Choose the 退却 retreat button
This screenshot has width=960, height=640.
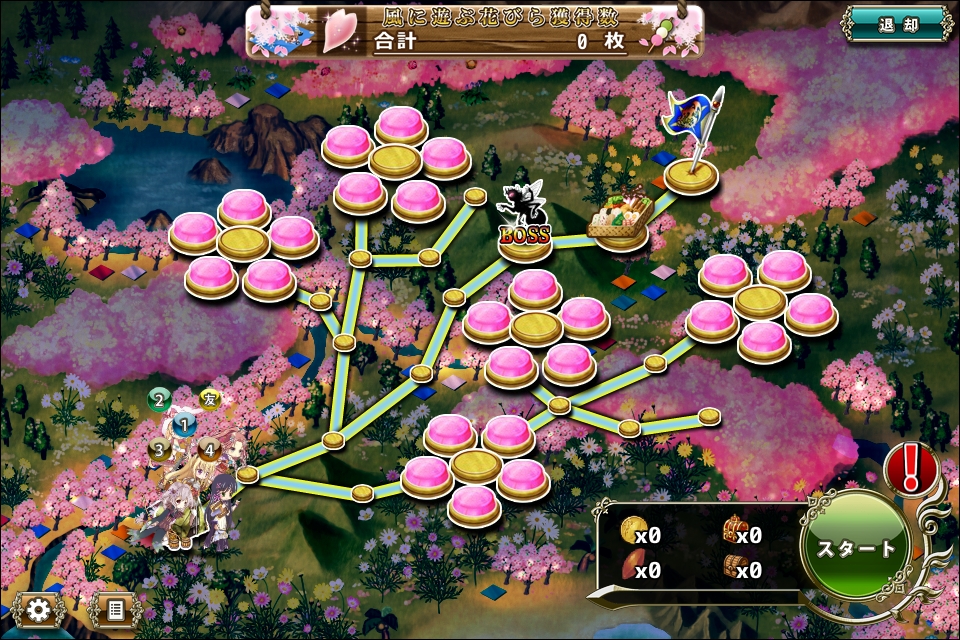pyautogui.click(x=897, y=24)
